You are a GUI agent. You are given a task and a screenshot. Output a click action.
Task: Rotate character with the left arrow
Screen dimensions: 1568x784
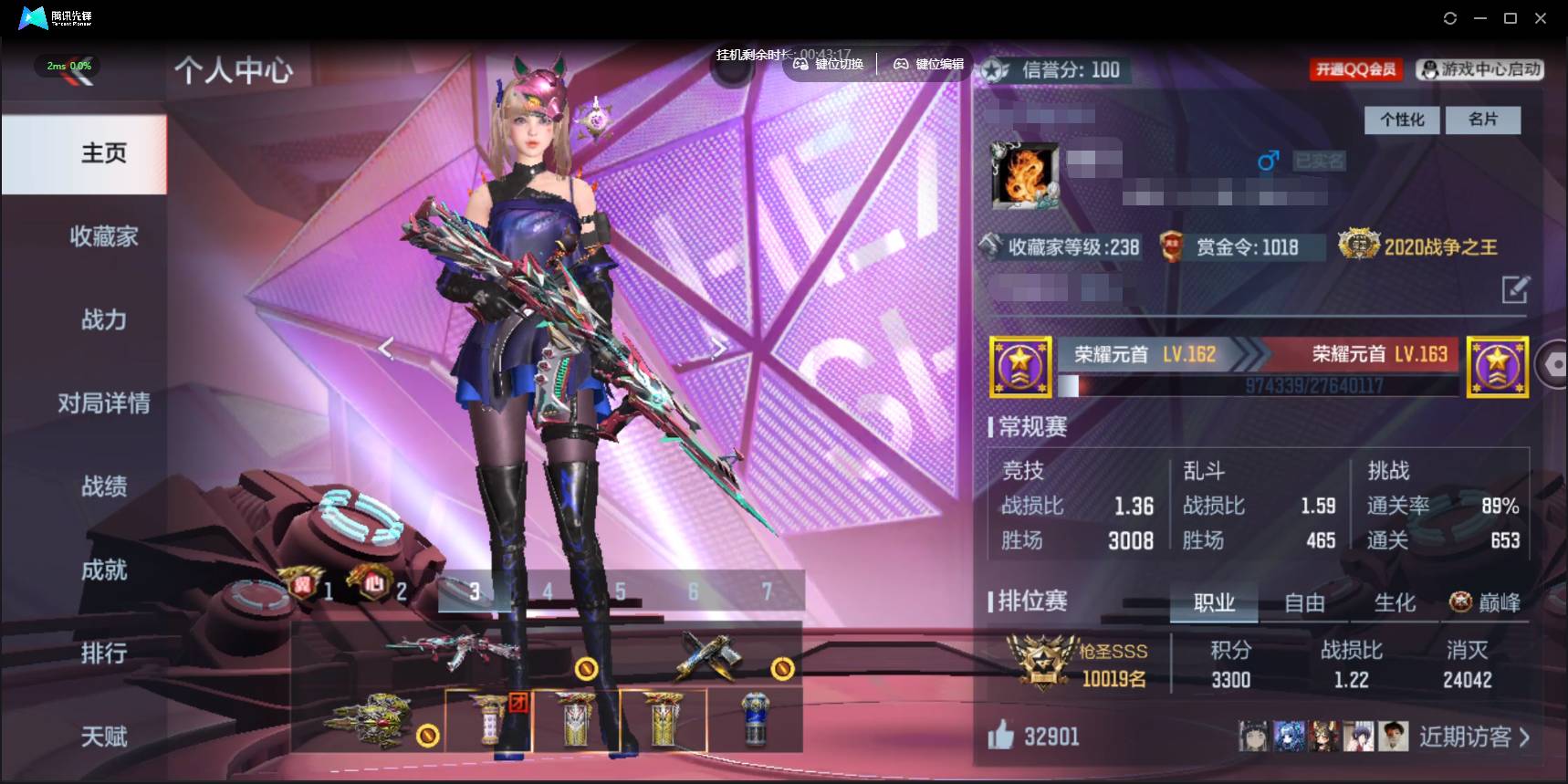coord(386,349)
